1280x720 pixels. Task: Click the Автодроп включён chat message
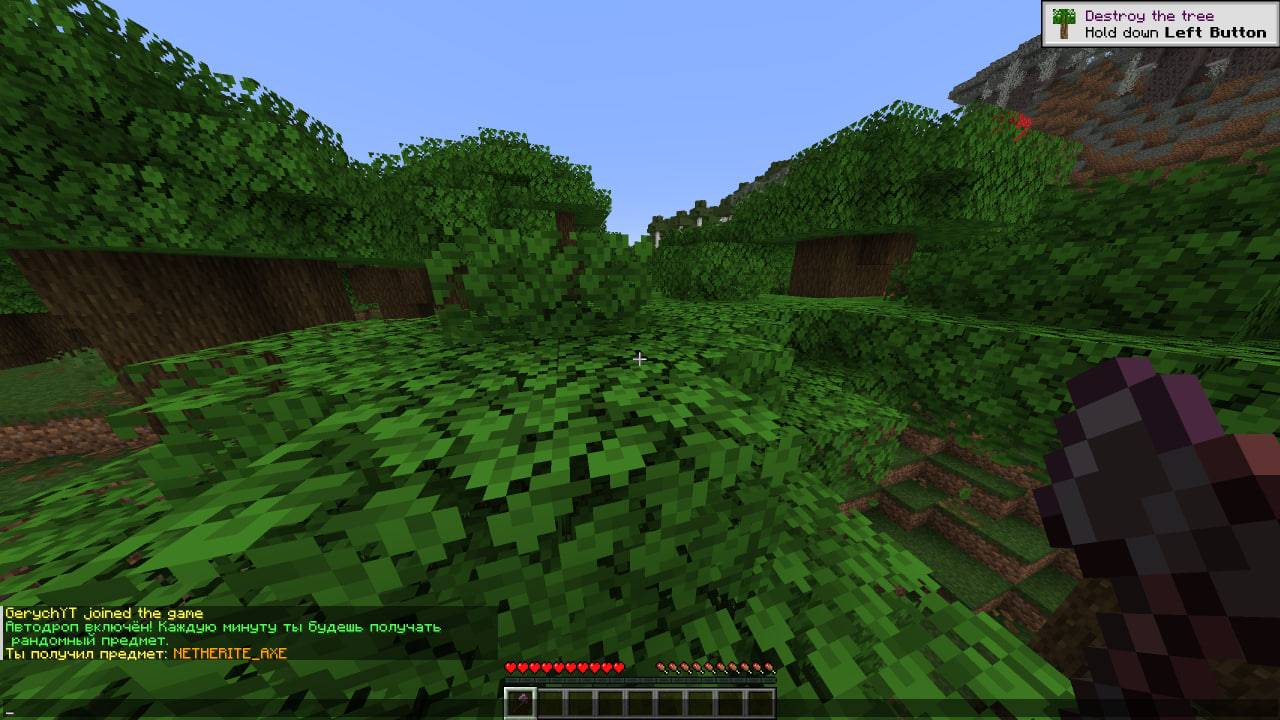(x=220, y=625)
